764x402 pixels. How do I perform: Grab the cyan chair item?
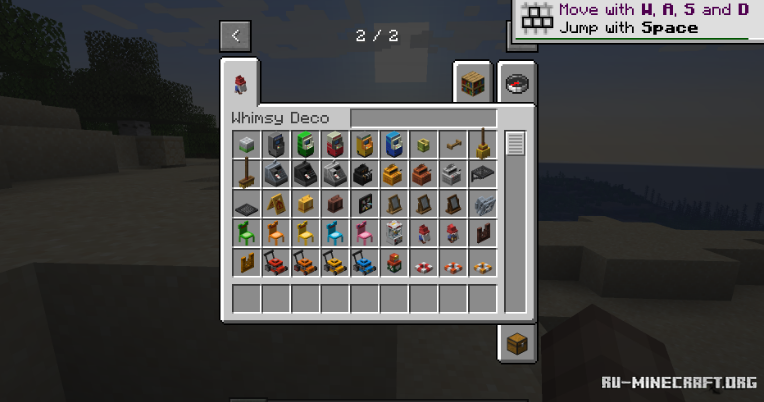click(x=335, y=234)
